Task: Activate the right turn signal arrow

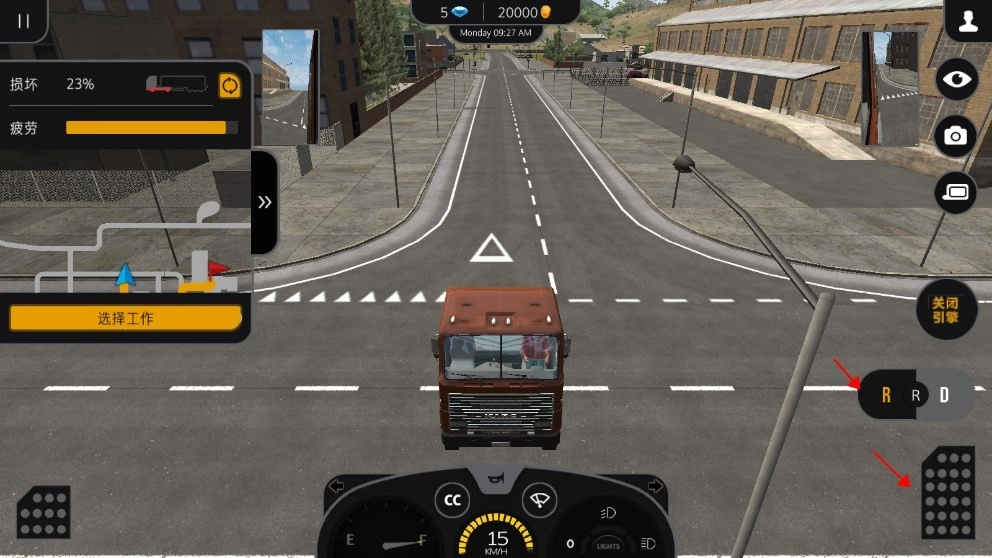Action: tap(655, 487)
